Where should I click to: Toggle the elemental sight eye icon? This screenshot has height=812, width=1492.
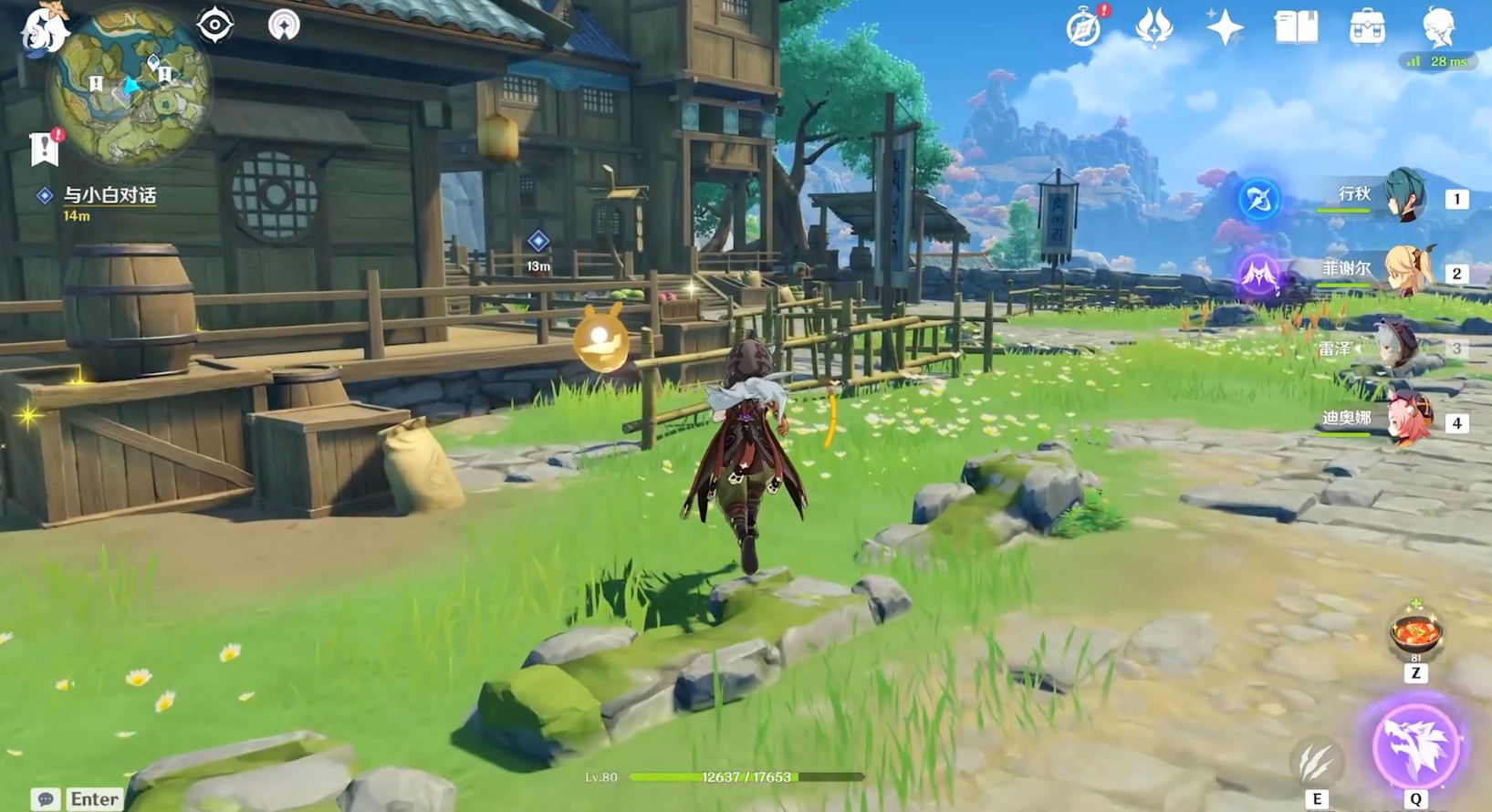215,25
